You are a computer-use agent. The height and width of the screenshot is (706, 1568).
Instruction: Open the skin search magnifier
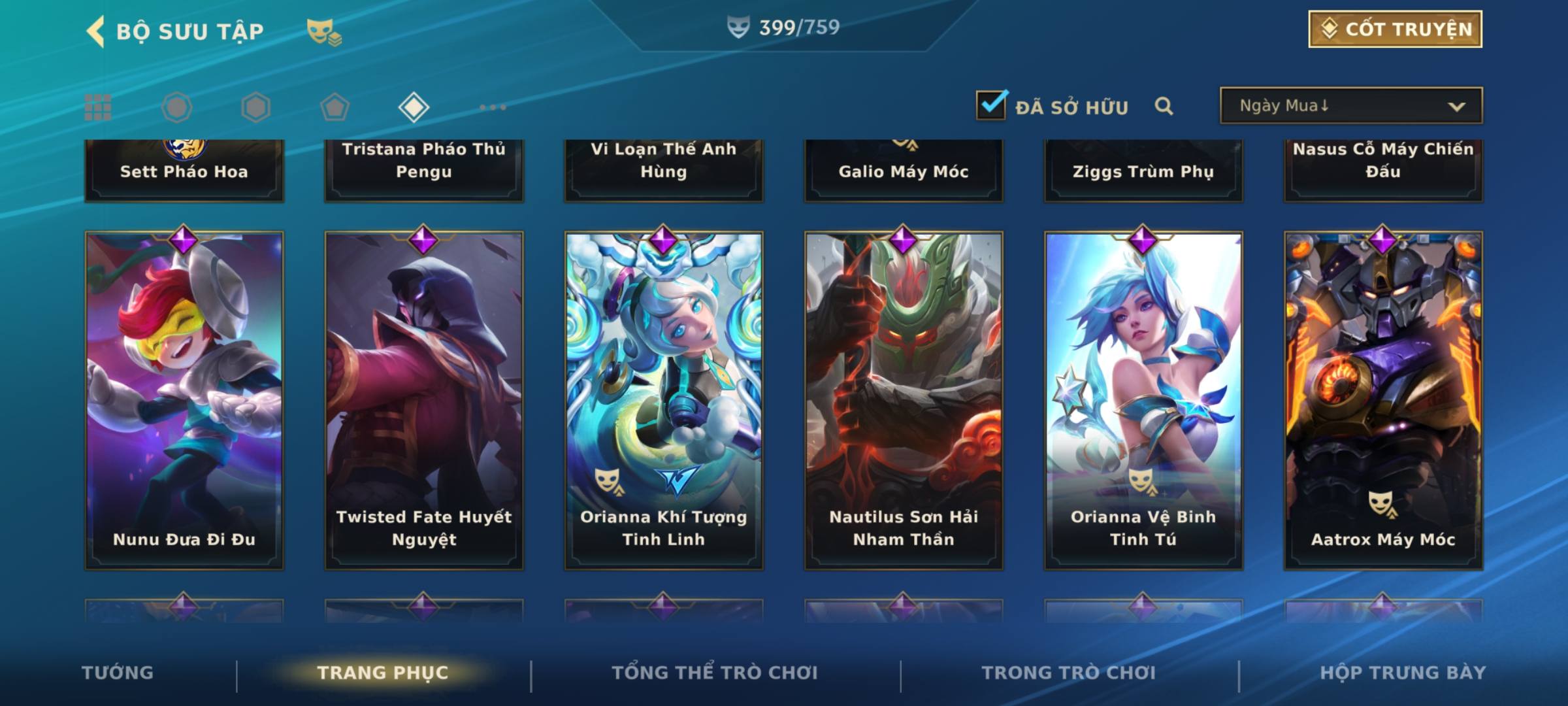[x=1163, y=106]
